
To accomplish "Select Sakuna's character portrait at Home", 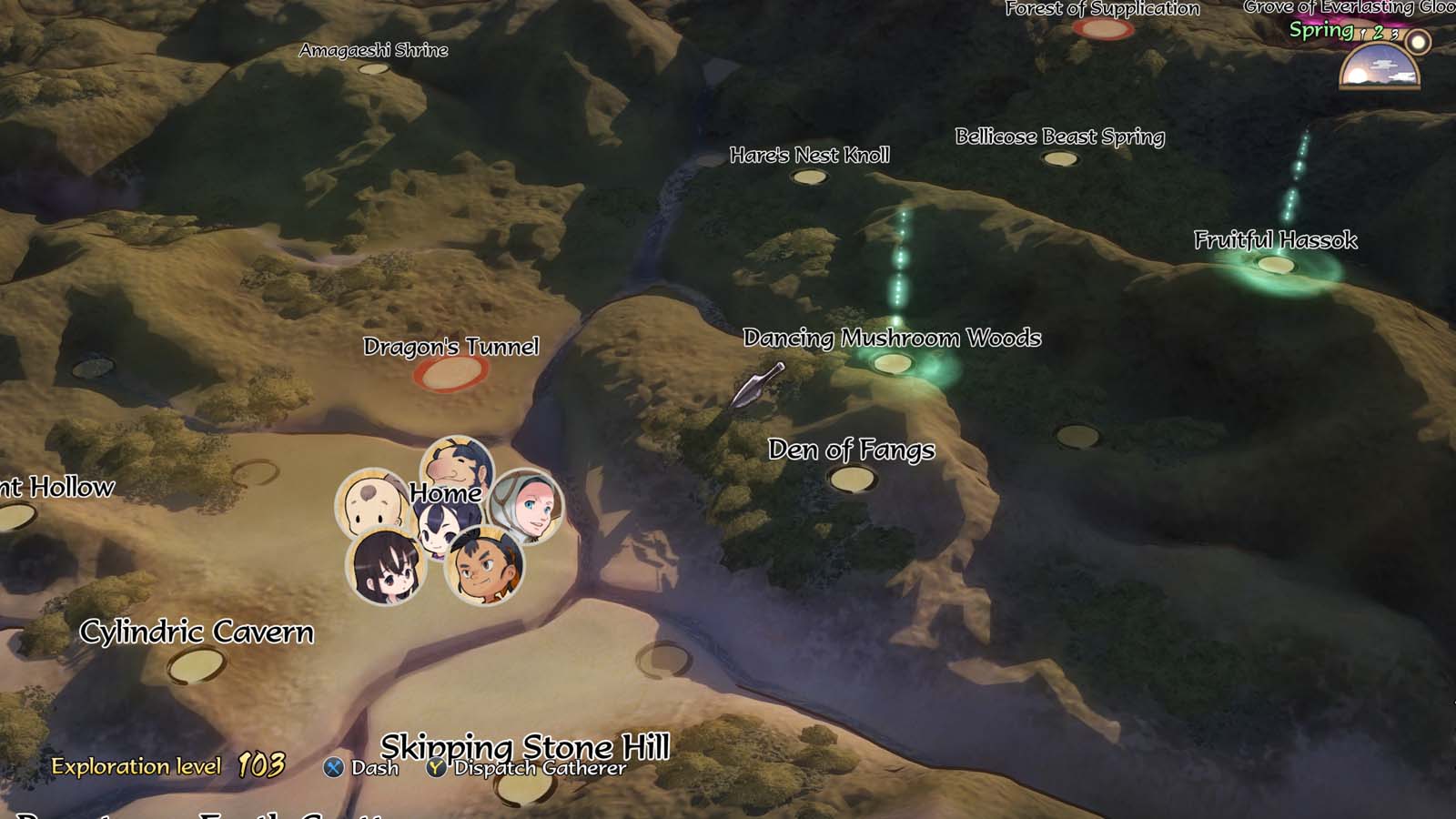I will [x=437, y=530].
